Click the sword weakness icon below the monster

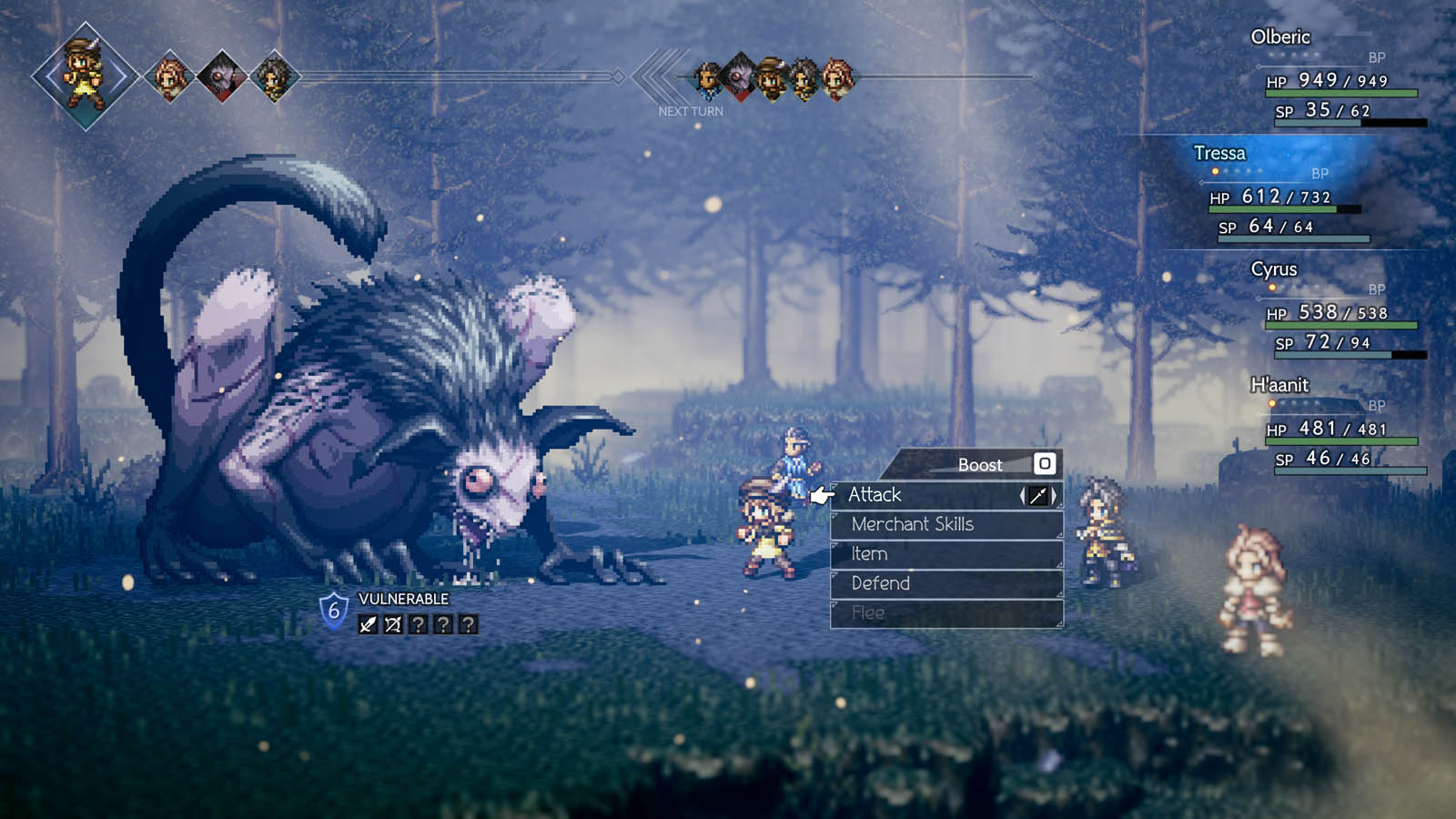click(x=366, y=624)
